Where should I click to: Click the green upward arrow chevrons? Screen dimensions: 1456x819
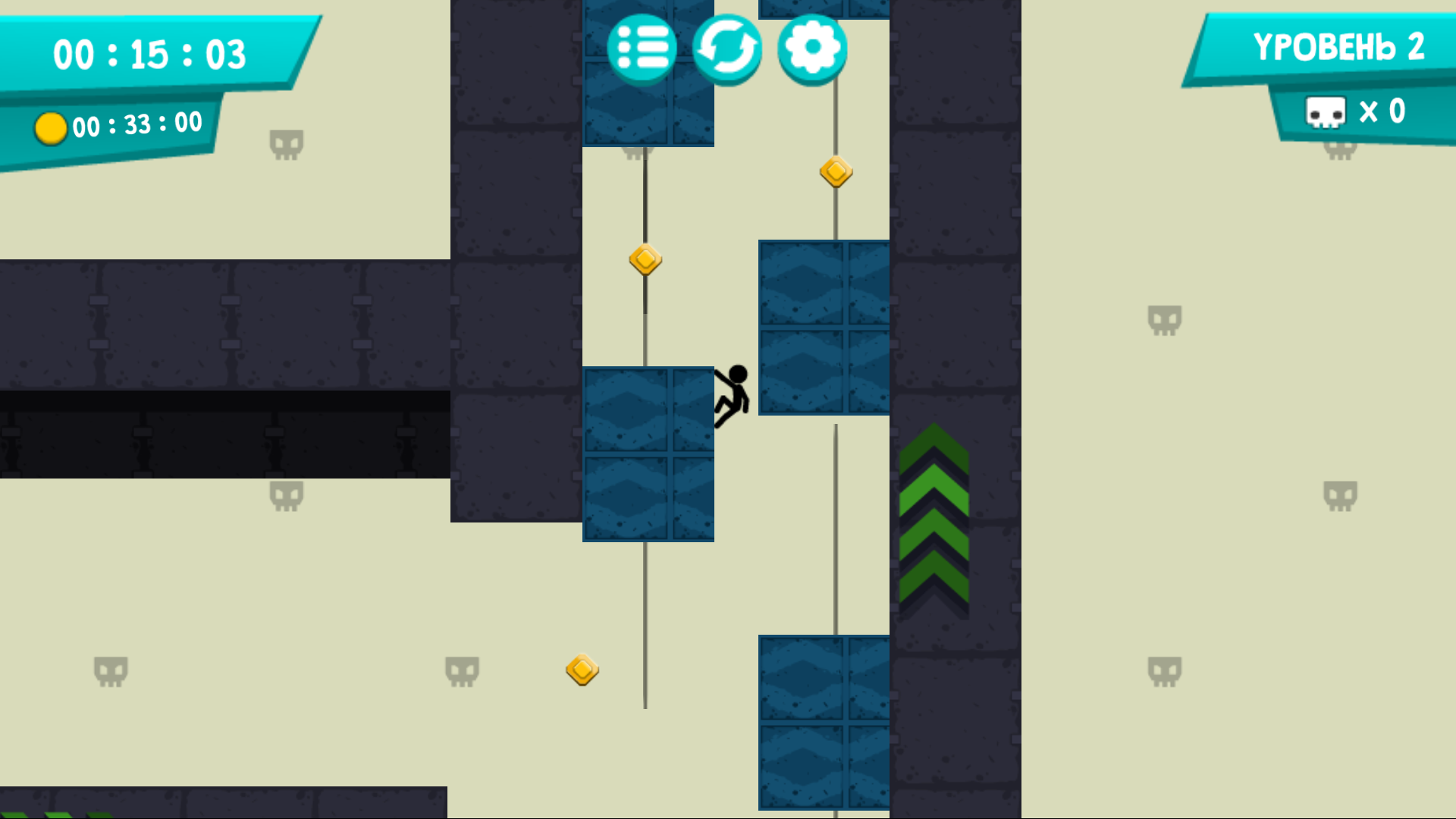934,519
